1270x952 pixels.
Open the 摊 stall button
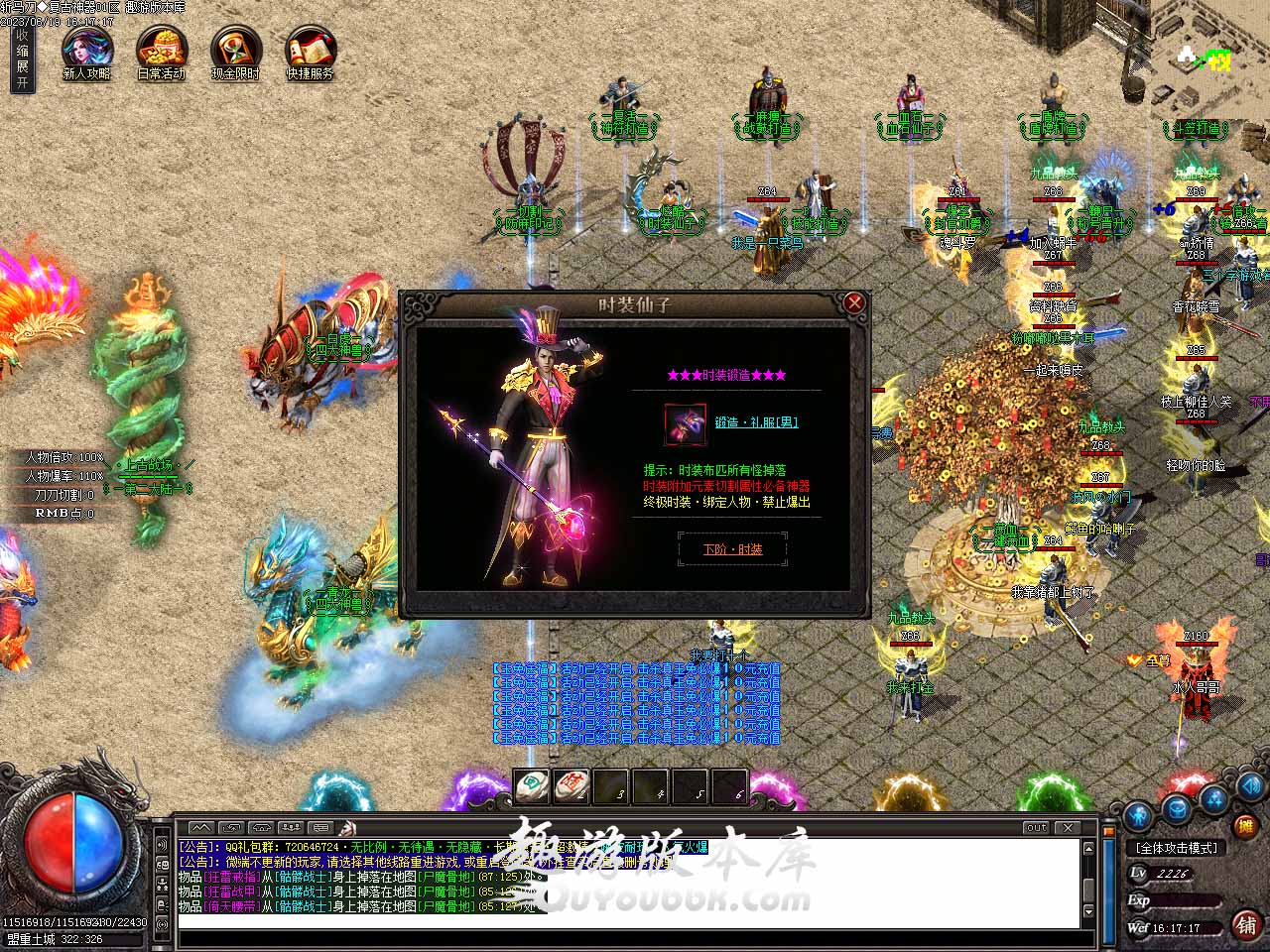tap(1246, 825)
